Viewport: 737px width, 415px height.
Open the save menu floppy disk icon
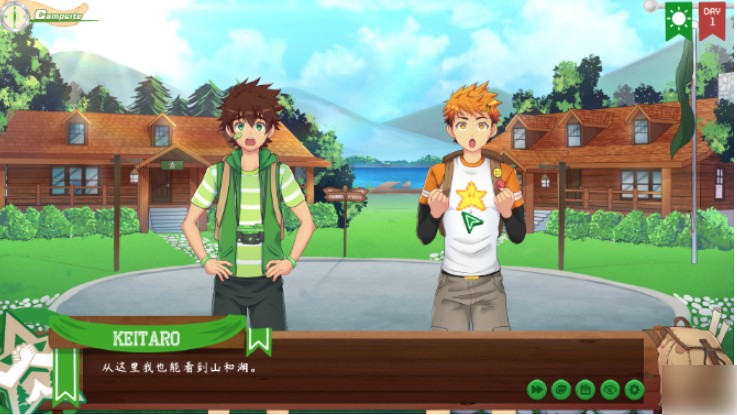585,389
